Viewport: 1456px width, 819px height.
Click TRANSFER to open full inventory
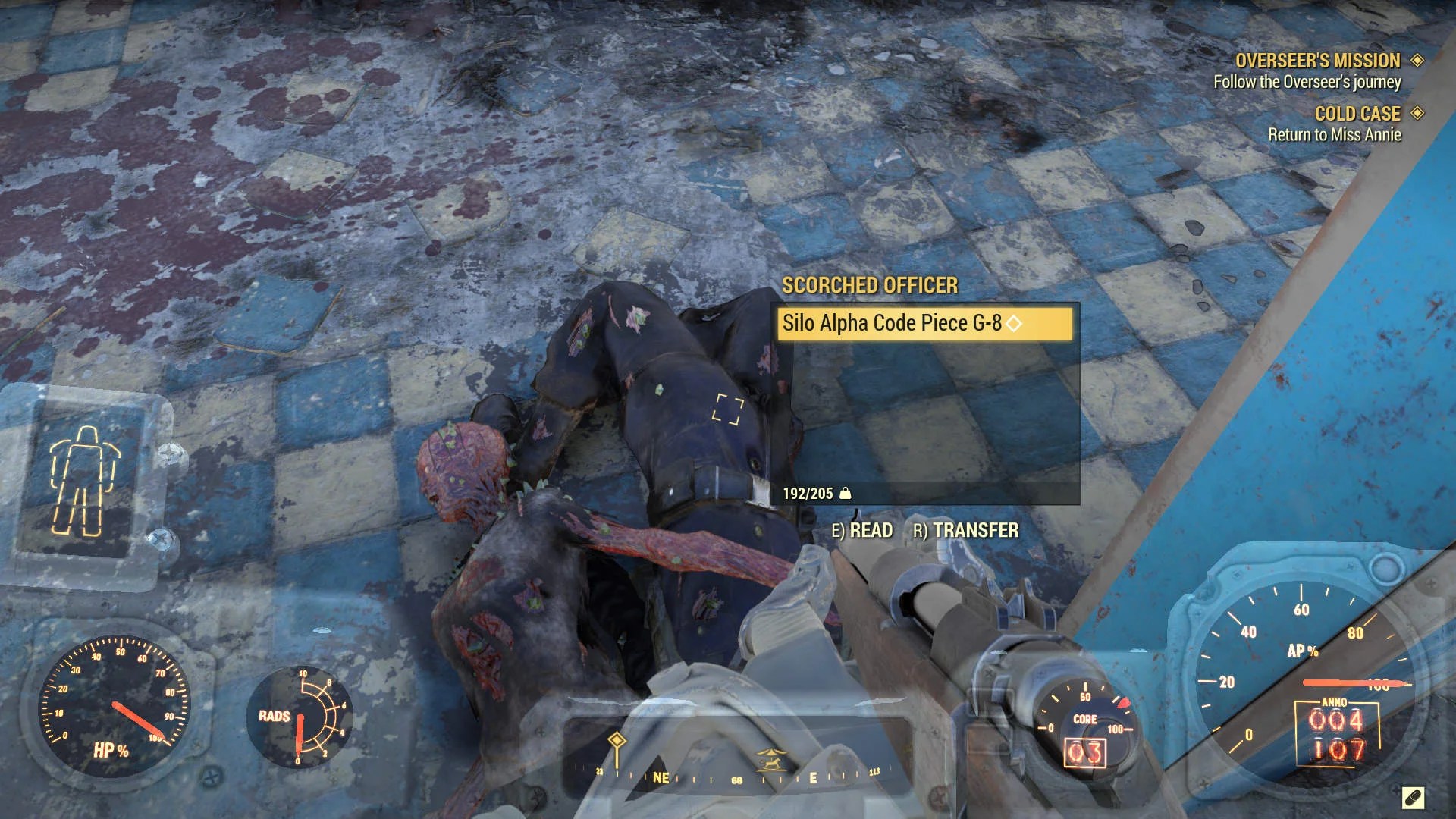(x=967, y=531)
